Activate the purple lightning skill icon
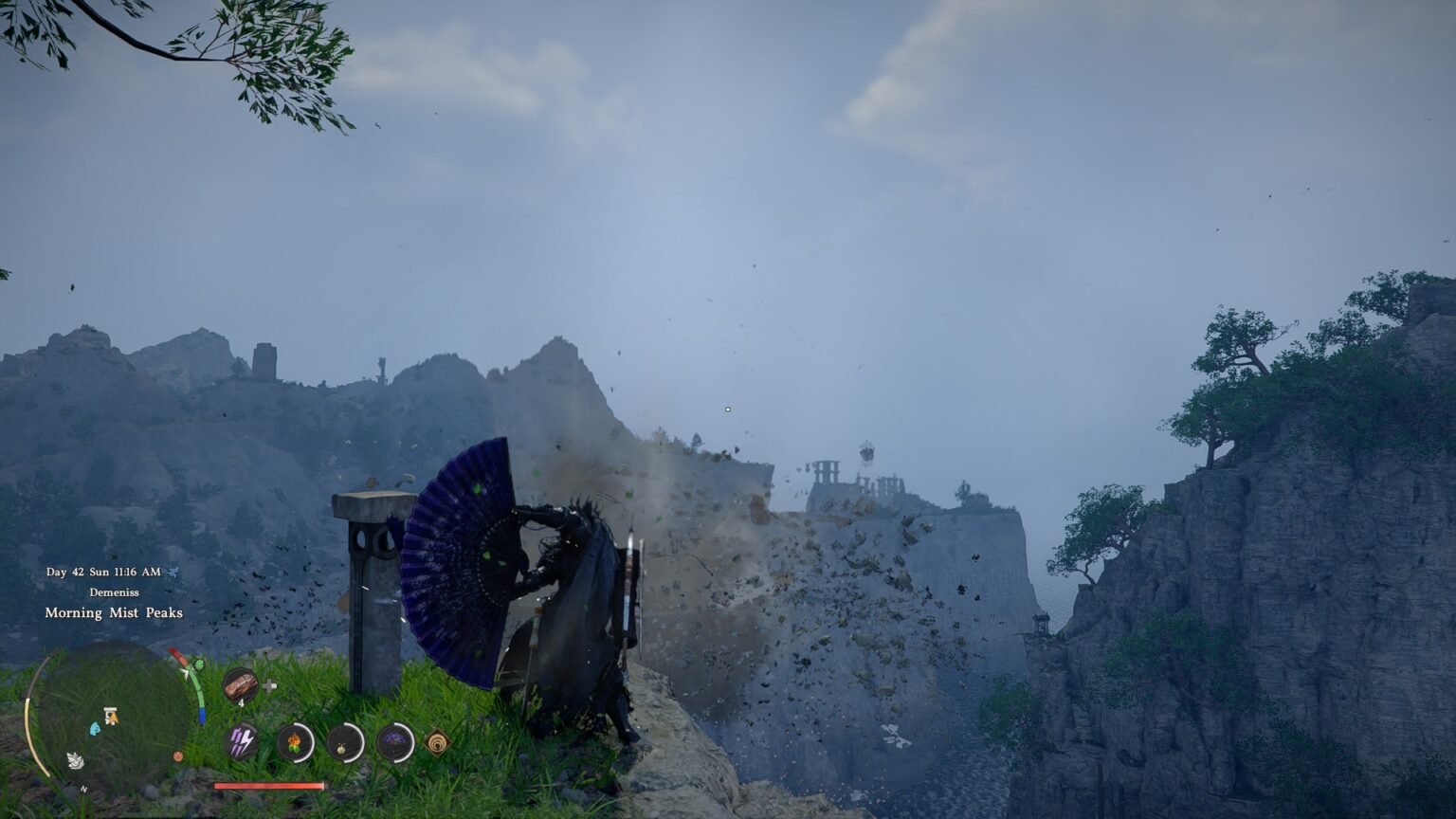This screenshot has height=819, width=1456. 243,740
